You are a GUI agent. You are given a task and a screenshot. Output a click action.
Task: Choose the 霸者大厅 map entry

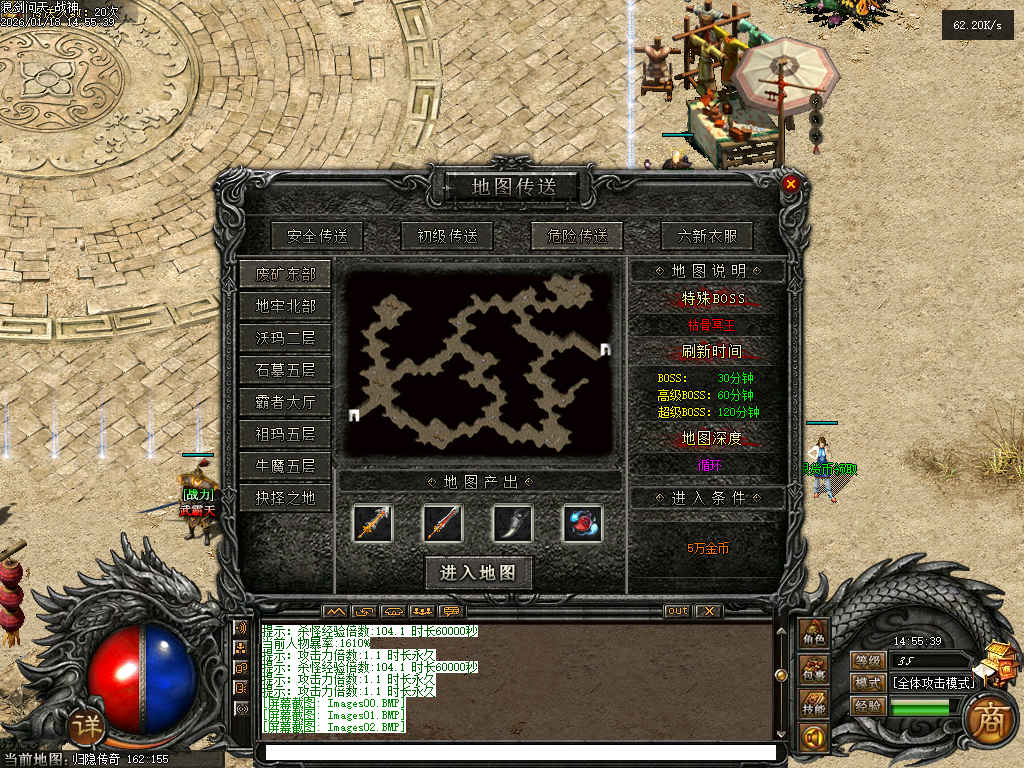tap(285, 402)
